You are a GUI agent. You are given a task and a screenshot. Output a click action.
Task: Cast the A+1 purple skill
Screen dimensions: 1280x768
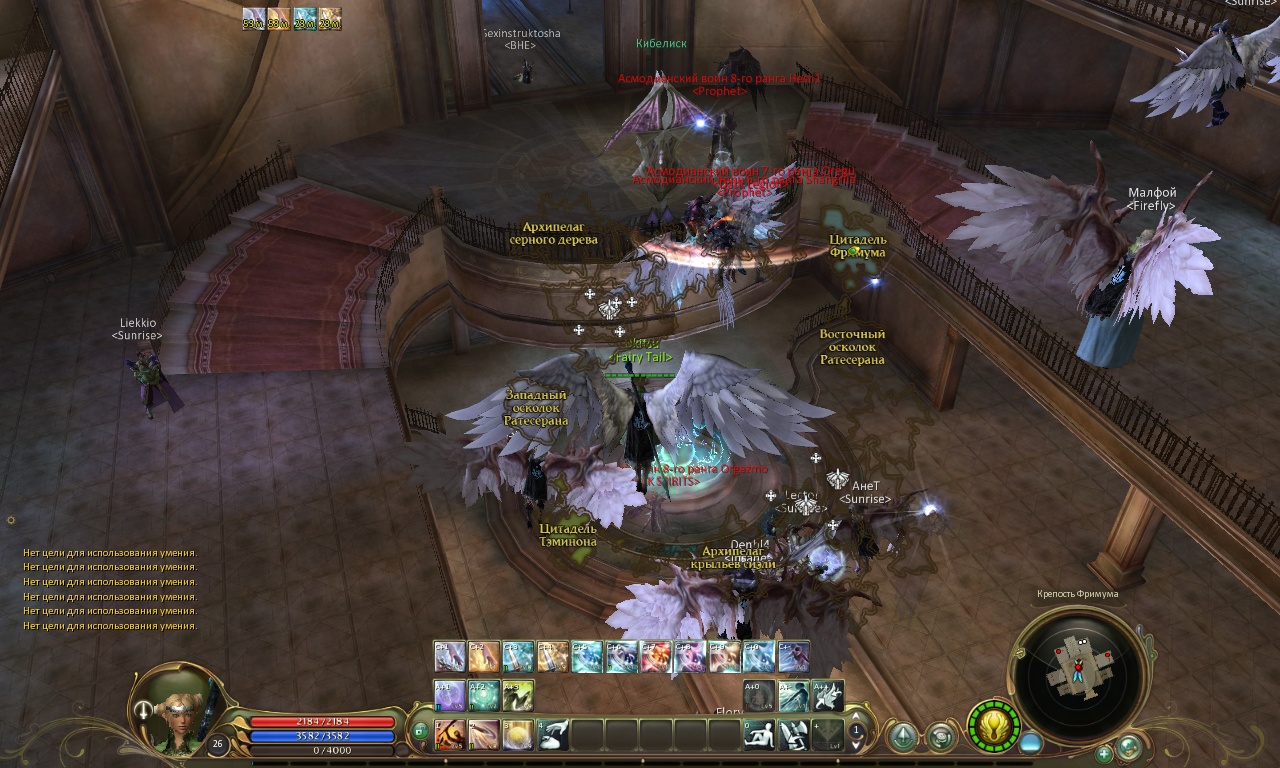point(450,695)
